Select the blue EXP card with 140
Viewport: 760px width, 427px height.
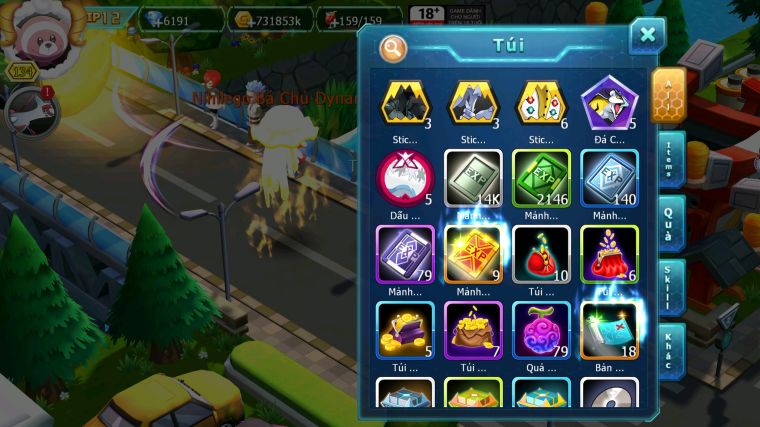pos(609,177)
